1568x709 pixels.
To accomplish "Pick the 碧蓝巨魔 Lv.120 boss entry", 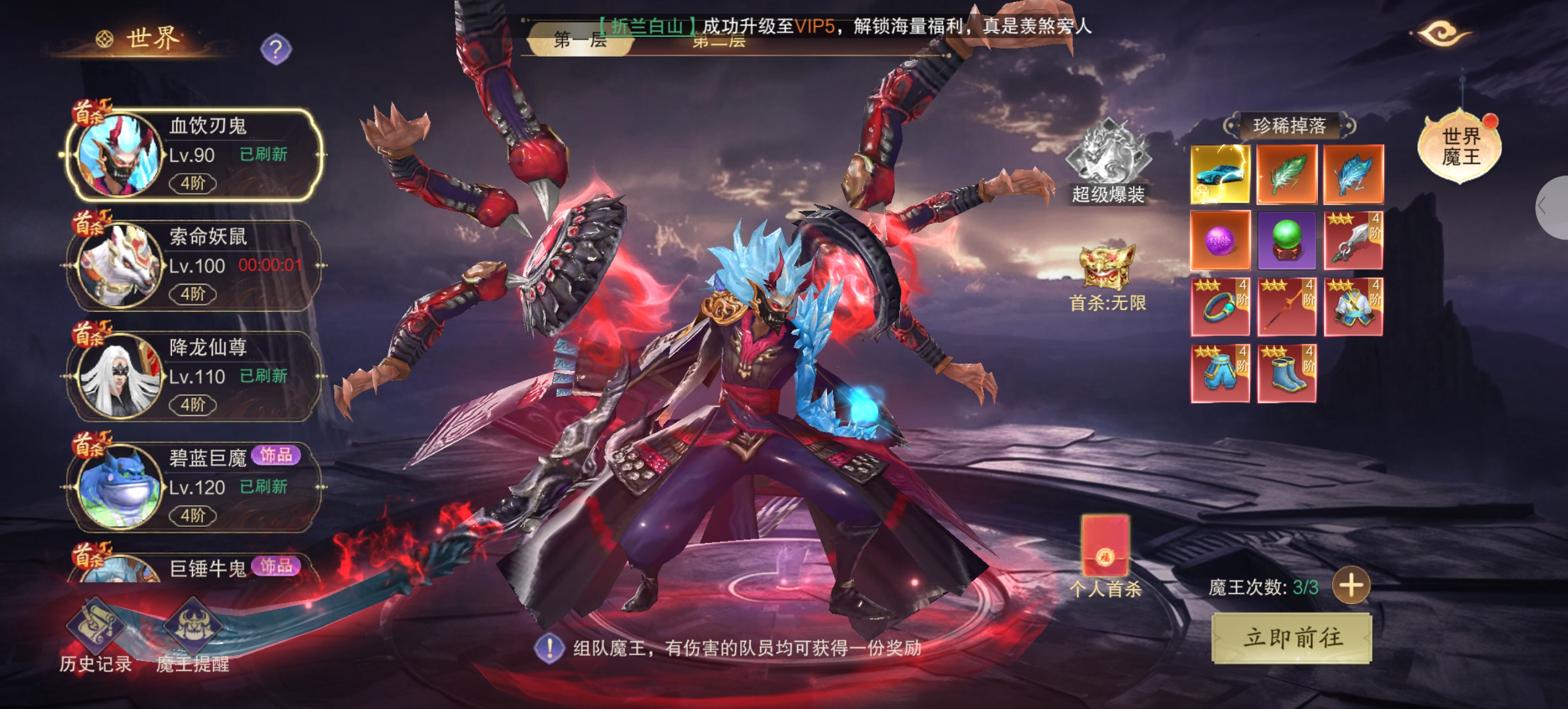I will point(195,487).
